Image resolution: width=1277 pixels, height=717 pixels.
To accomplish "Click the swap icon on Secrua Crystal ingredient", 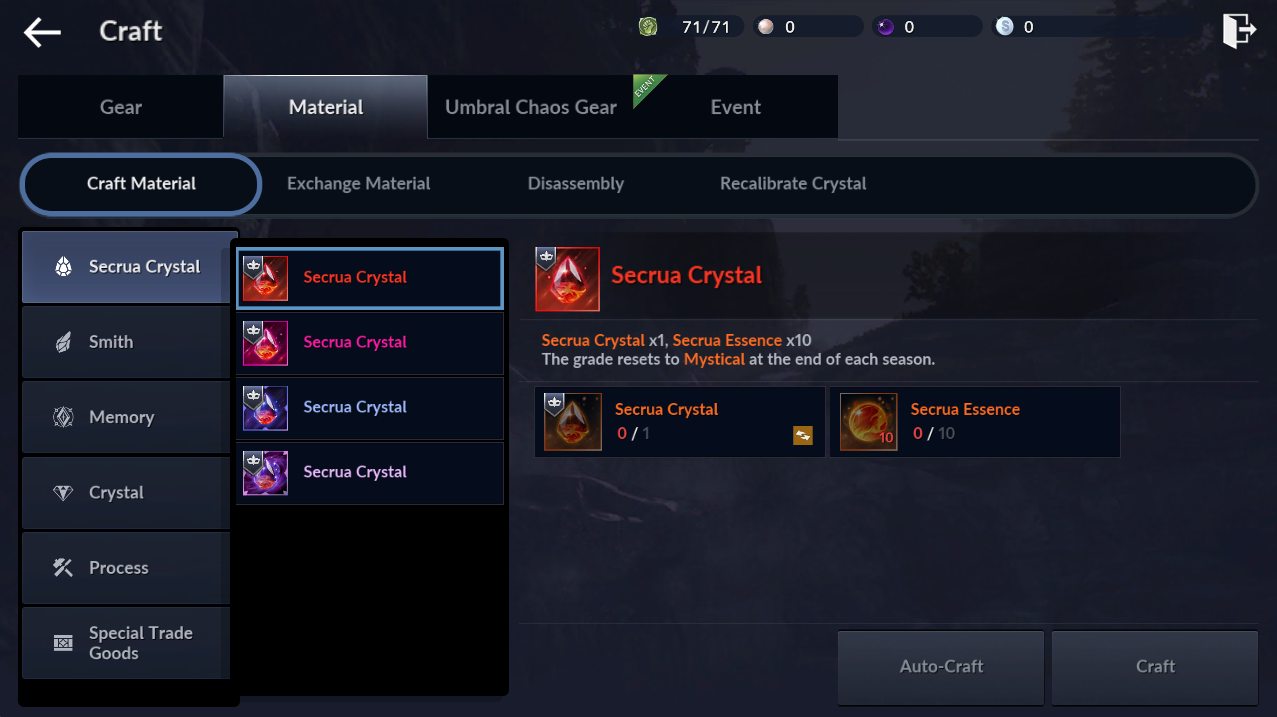I will pyautogui.click(x=802, y=435).
